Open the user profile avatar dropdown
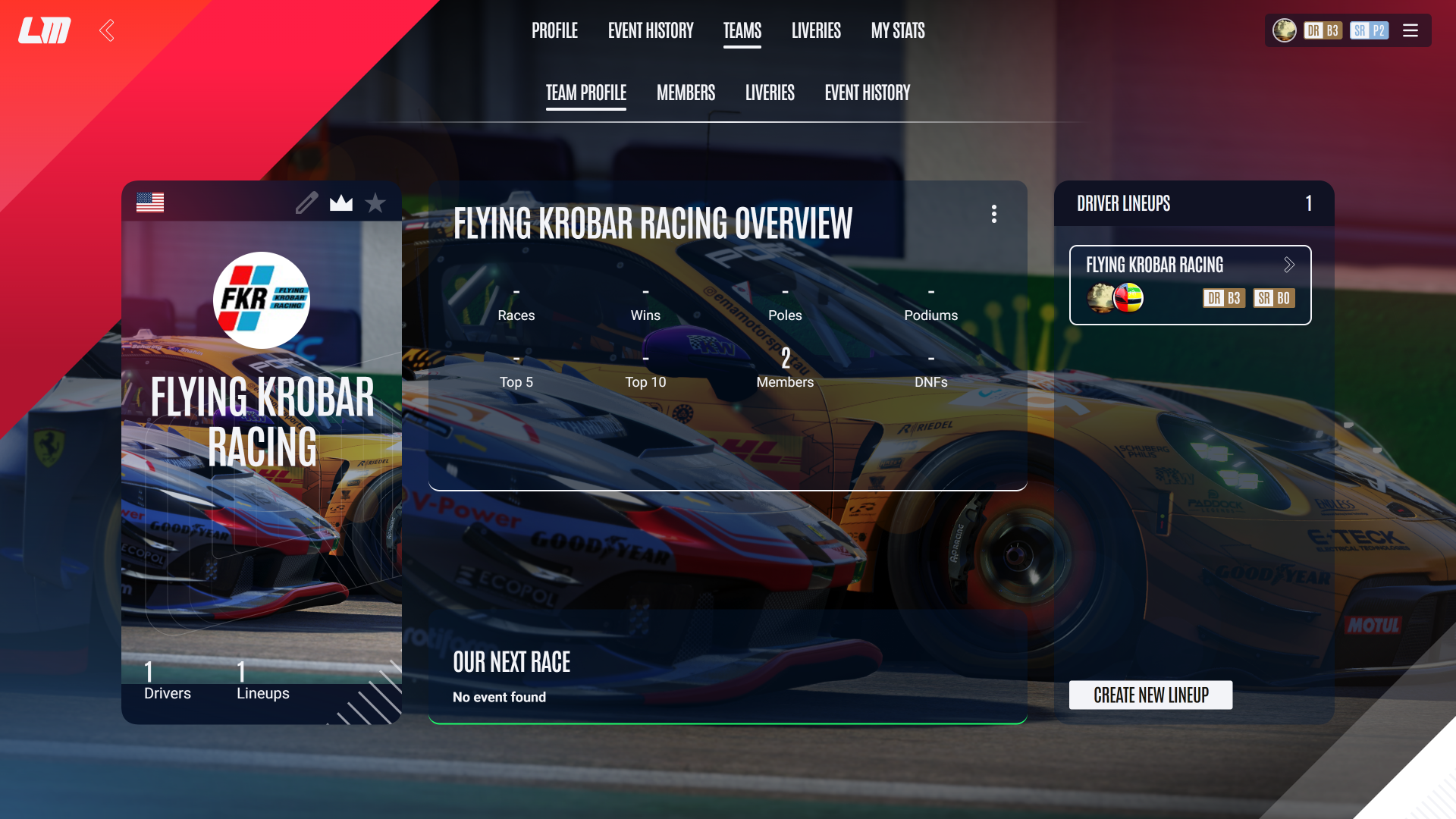Screen dimensions: 1456x819 point(1285,30)
